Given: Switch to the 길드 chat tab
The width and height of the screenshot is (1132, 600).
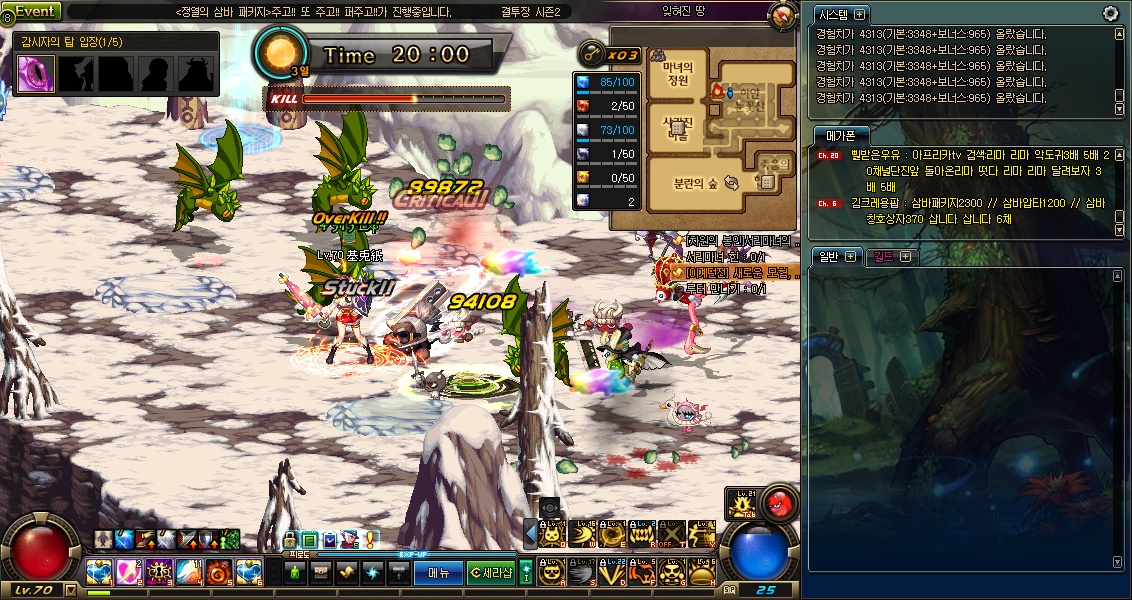Looking at the screenshot, I should [884, 256].
